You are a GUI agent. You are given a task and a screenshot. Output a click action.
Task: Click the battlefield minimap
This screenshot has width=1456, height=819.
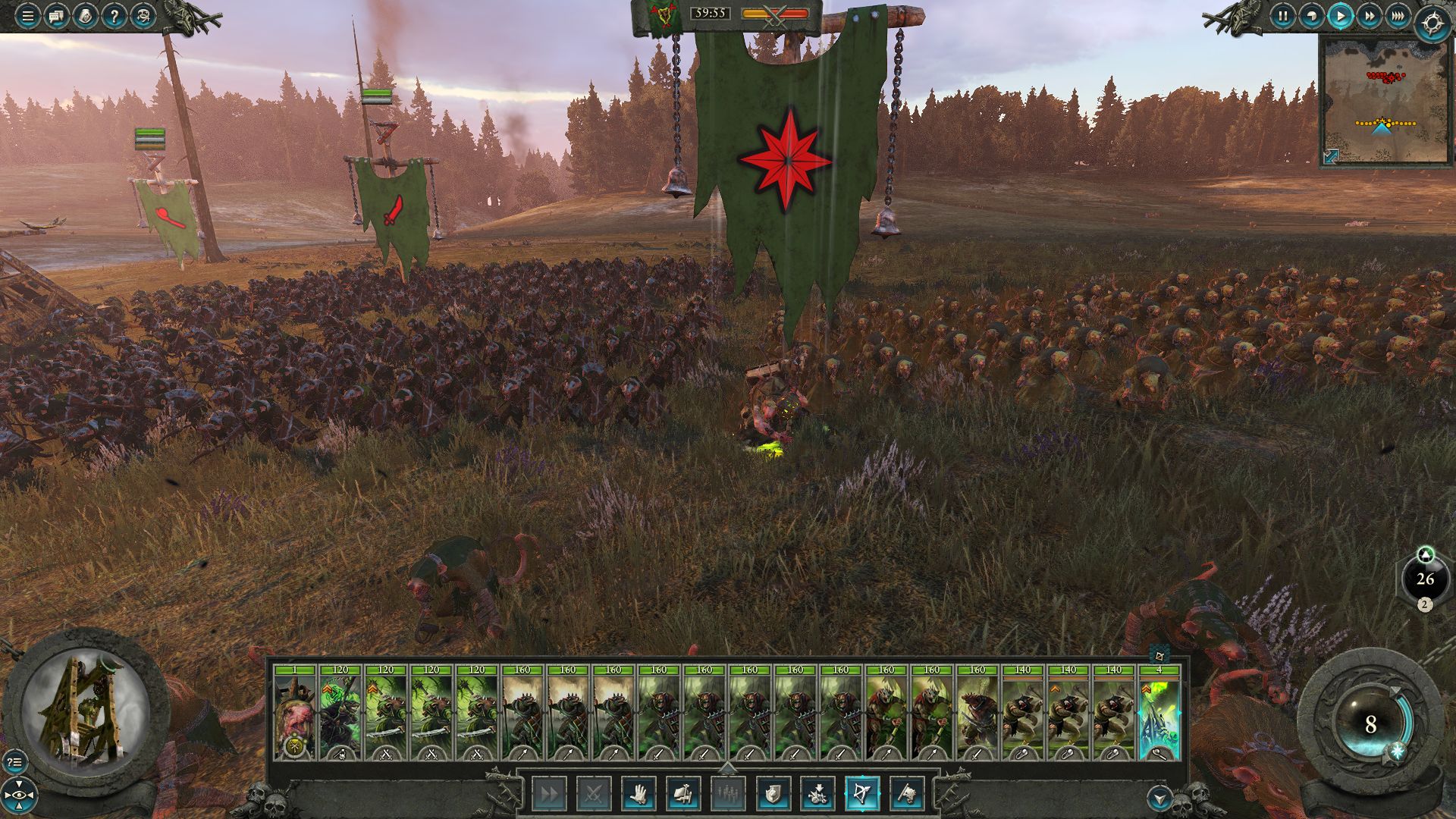(1385, 99)
